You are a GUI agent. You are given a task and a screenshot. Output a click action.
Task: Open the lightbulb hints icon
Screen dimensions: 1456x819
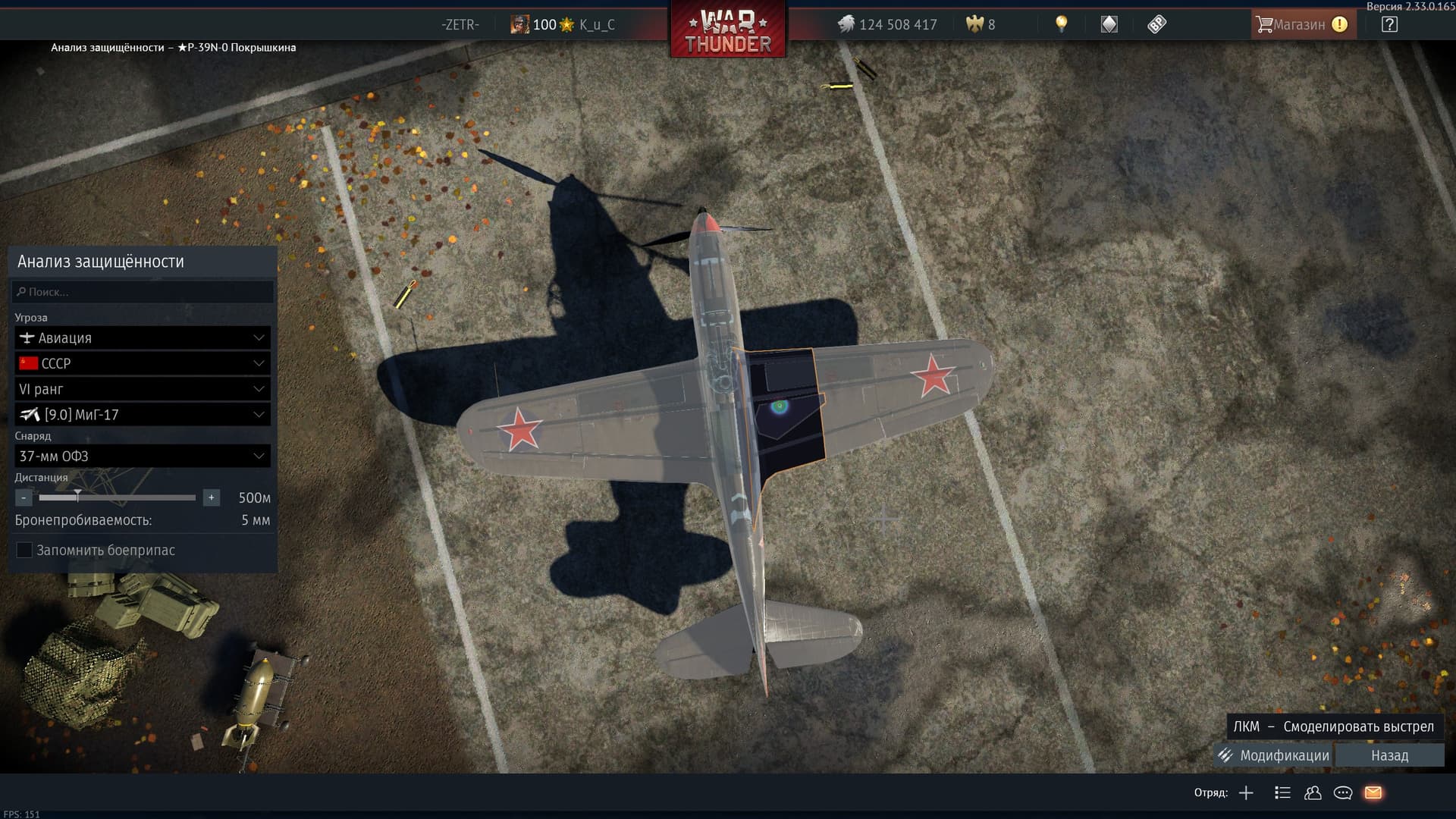point(1061,24)
